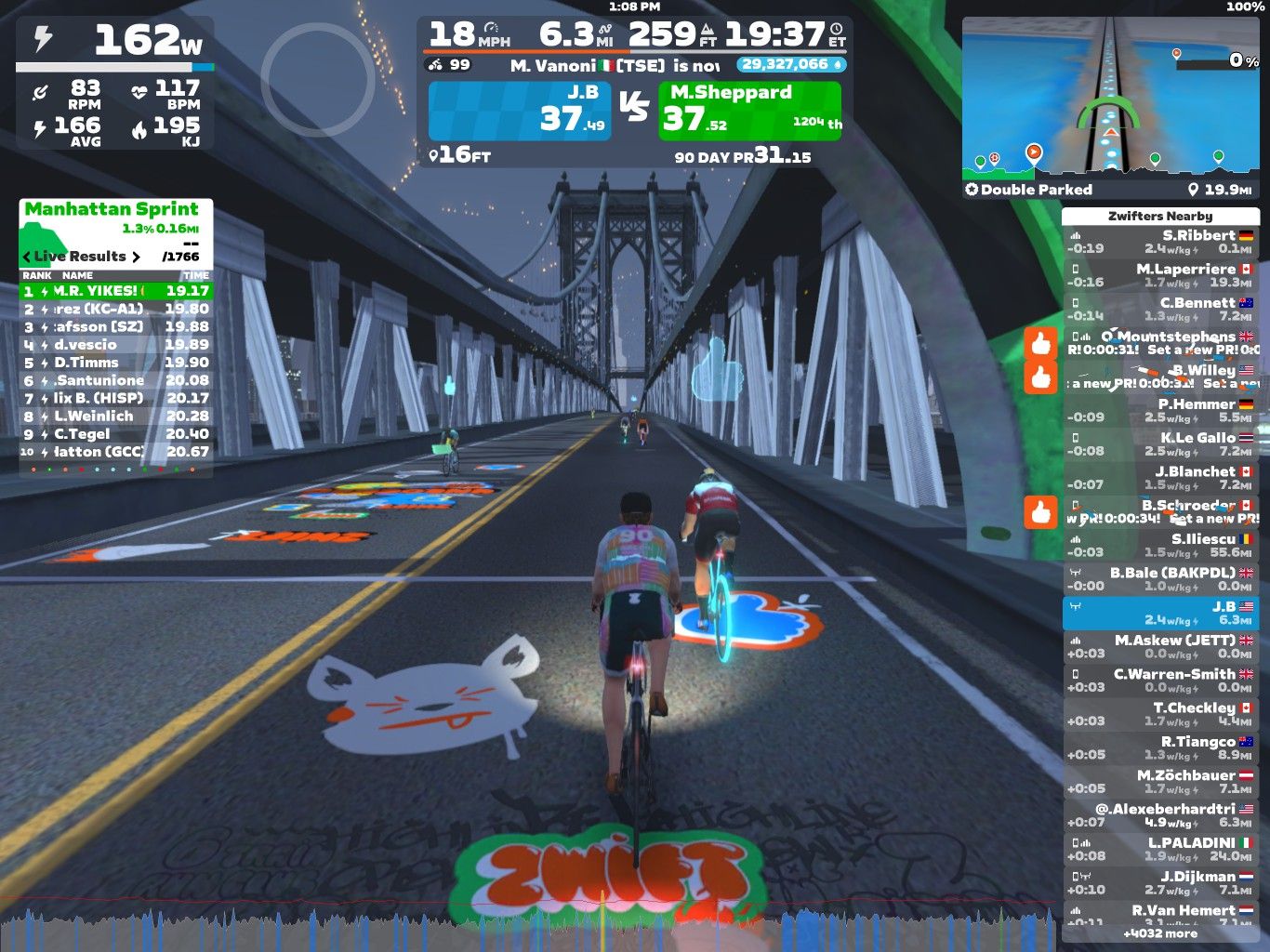Select the Manhattan Sprint header
1270x952 pixels.
point(112,209)
